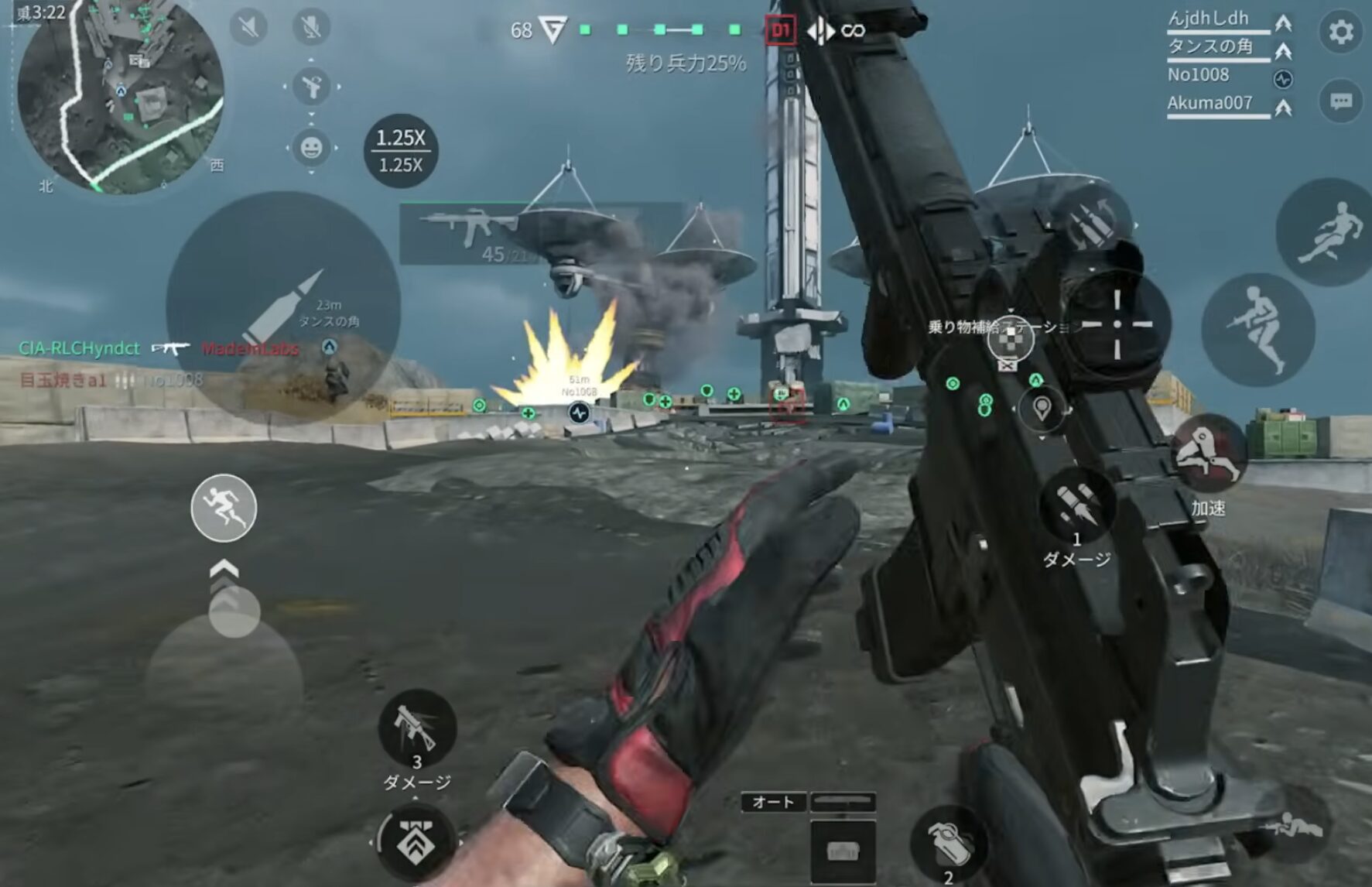Open the emote smiley face wheel
The height and width of the screenshot is (887, 1372).
coord(311,147)
